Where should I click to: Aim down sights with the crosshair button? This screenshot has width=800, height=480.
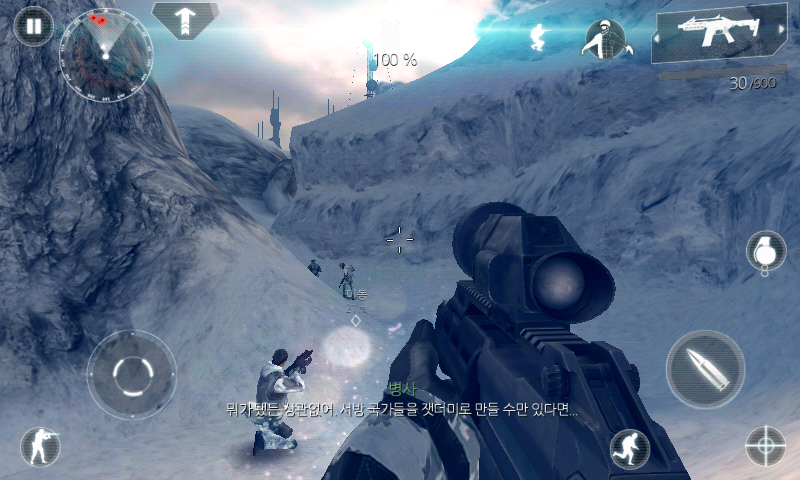pyautogui.click(x=766, y=445)
